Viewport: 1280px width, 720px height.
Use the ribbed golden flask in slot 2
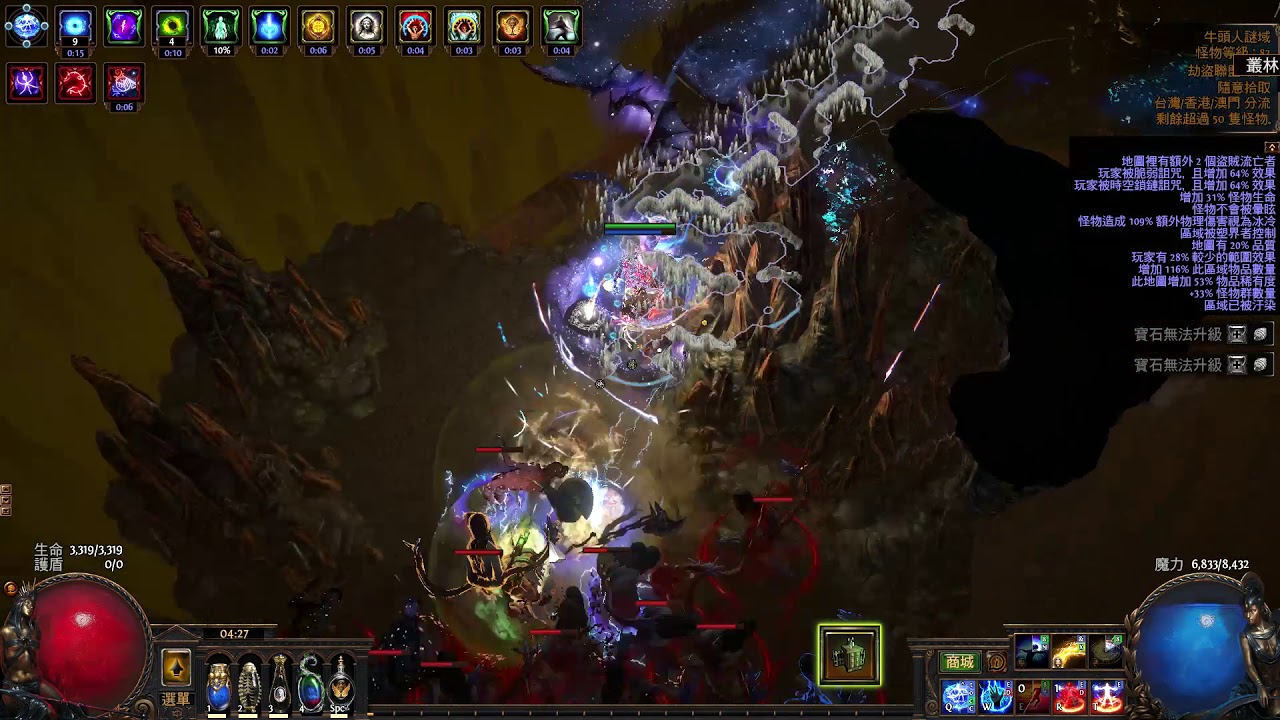[x=249, y=683]
